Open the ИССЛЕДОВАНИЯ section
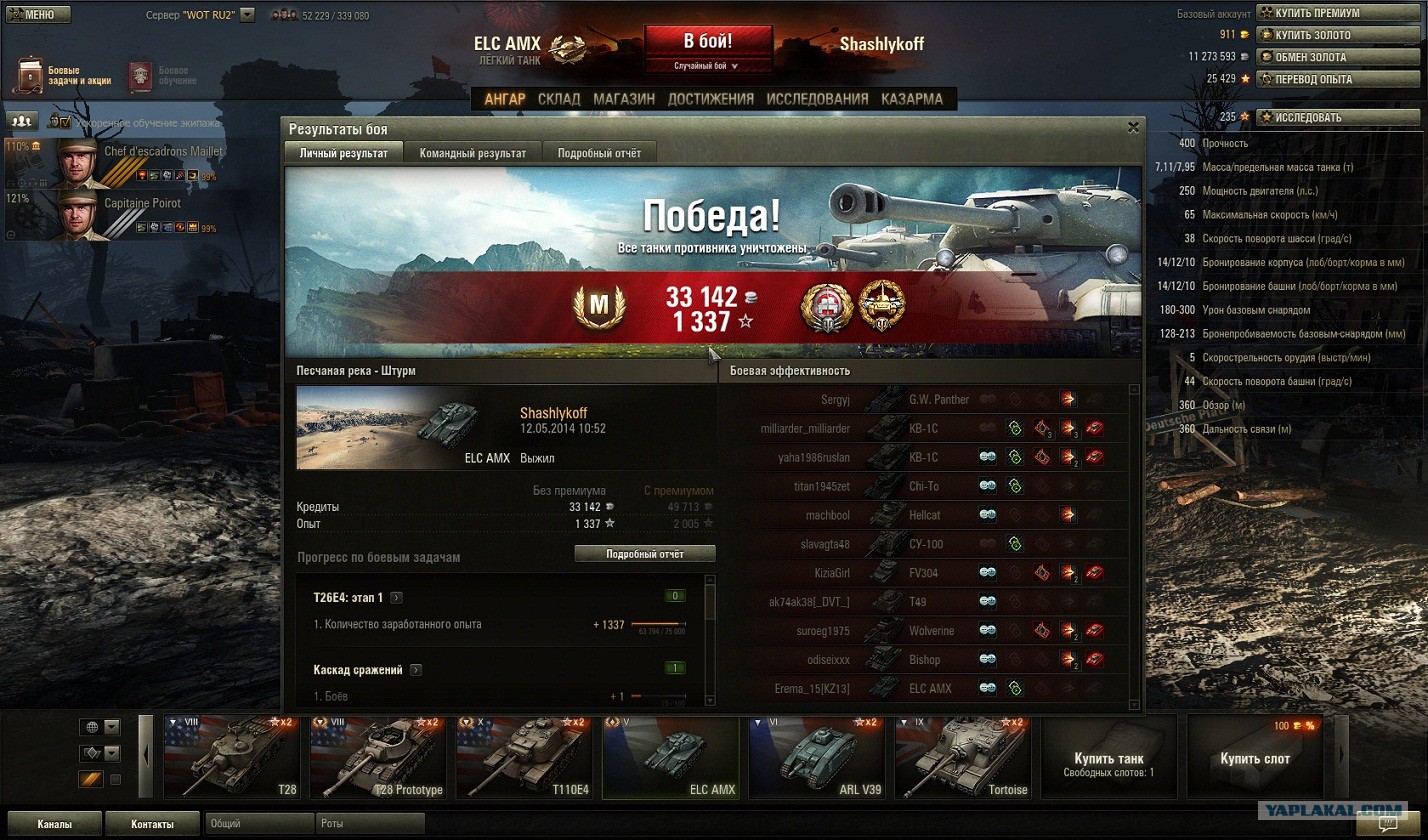Screen dimensions: 1428x840 coord(817,99)
